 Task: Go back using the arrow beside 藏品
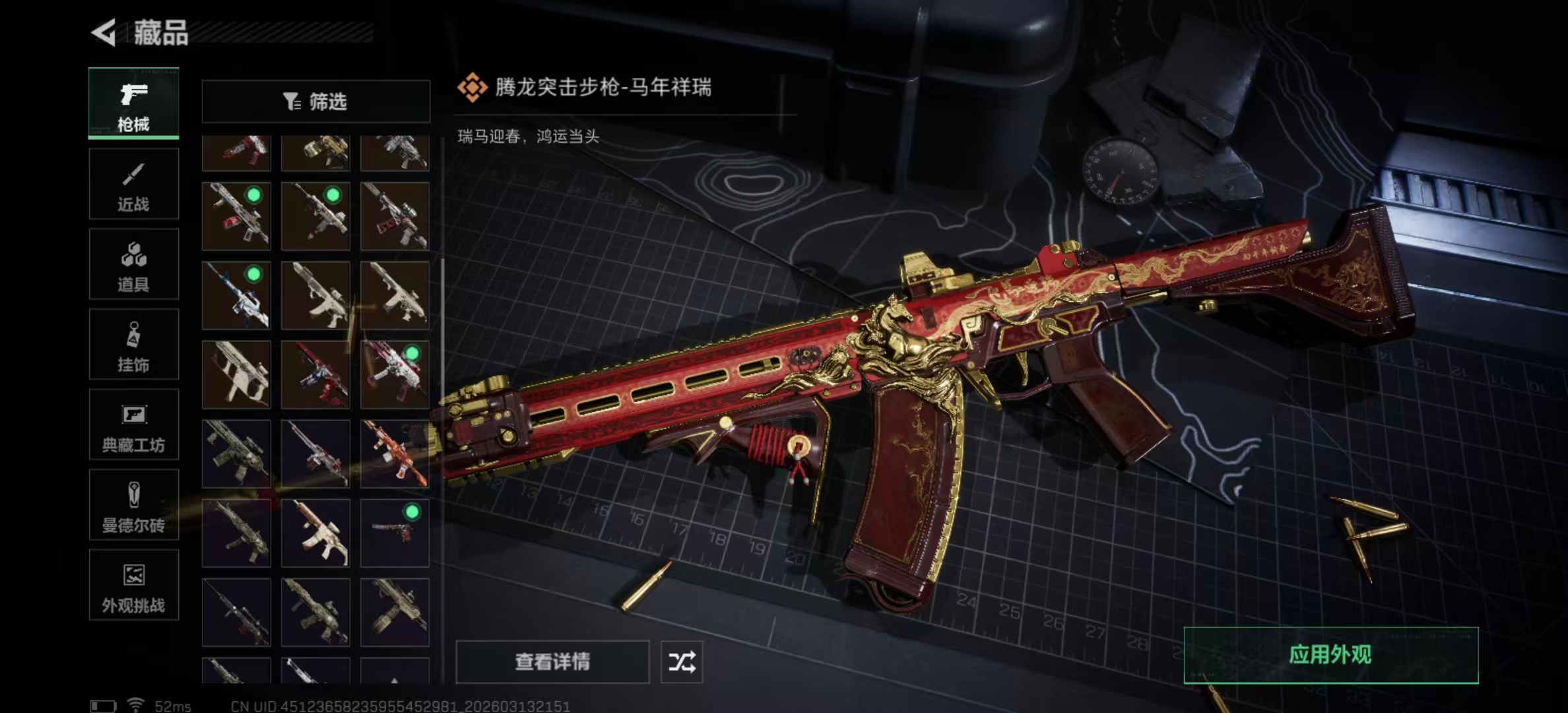104,32
